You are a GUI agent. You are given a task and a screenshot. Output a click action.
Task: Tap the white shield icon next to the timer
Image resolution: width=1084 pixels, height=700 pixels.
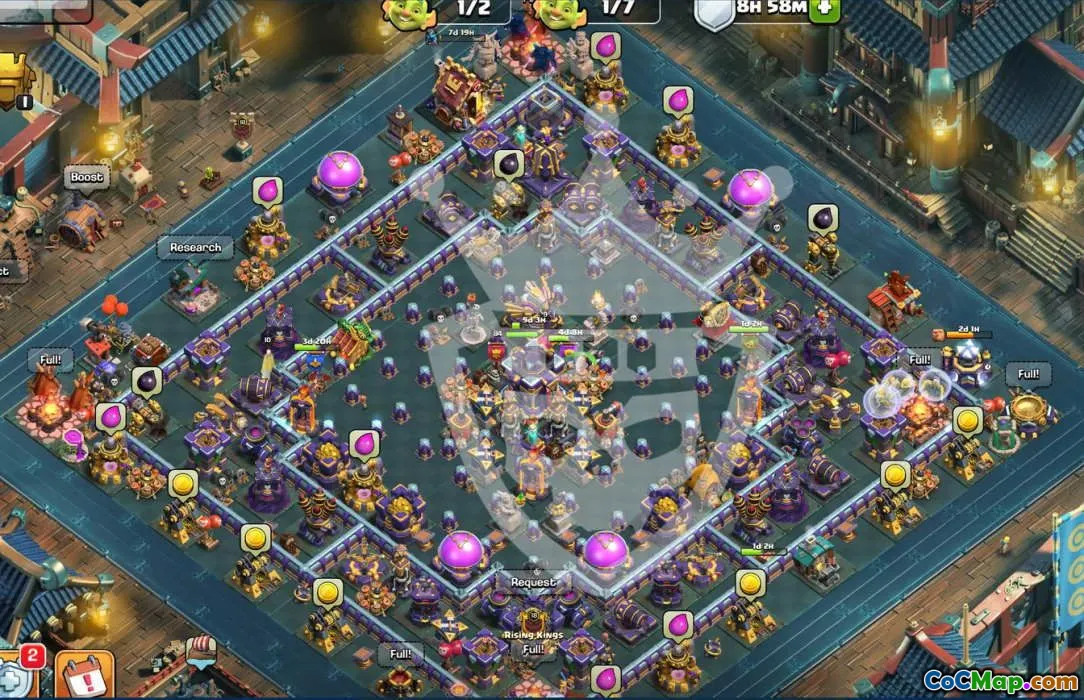pos(714,12)
